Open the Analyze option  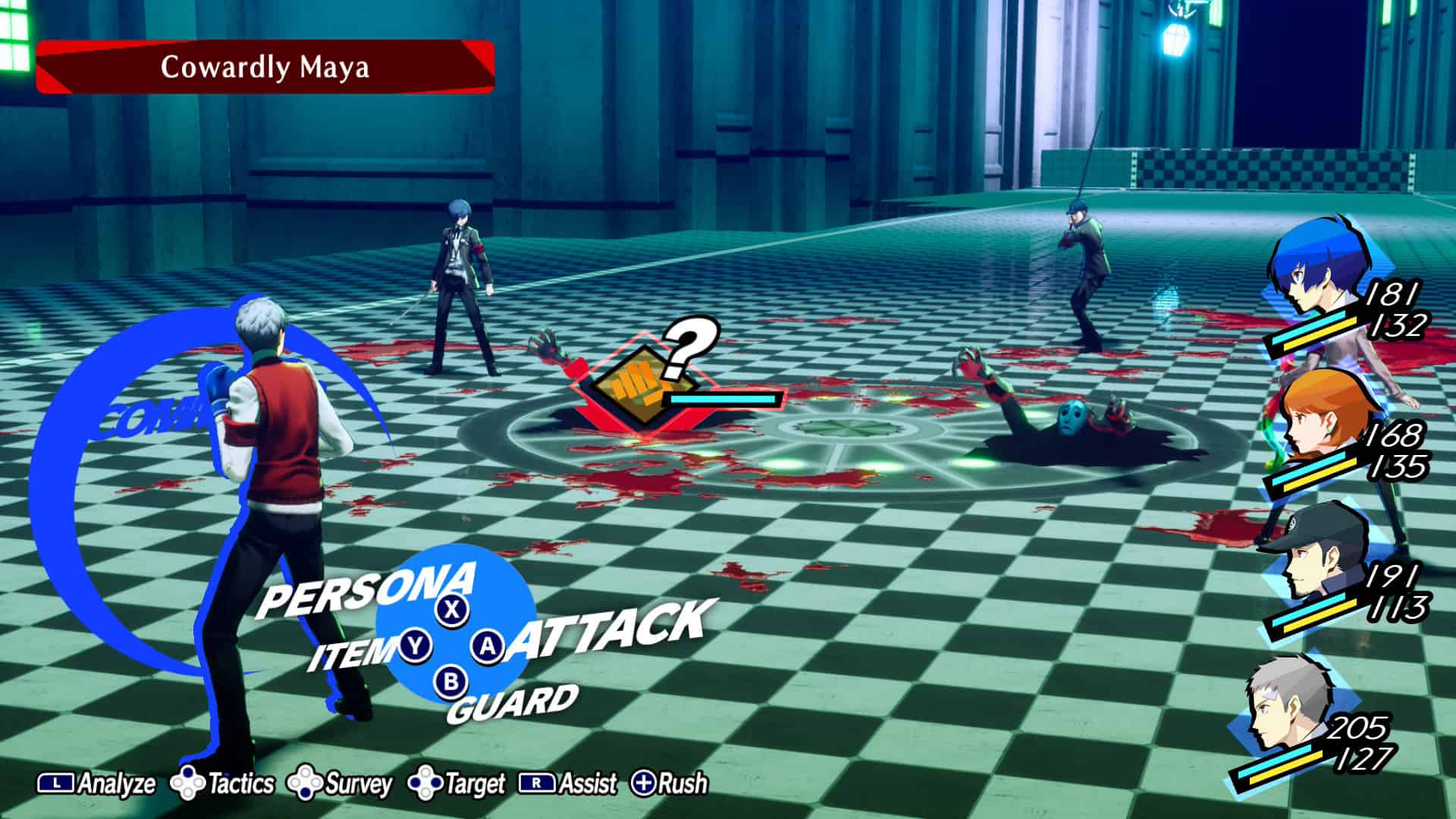click(x=97, y=783)
